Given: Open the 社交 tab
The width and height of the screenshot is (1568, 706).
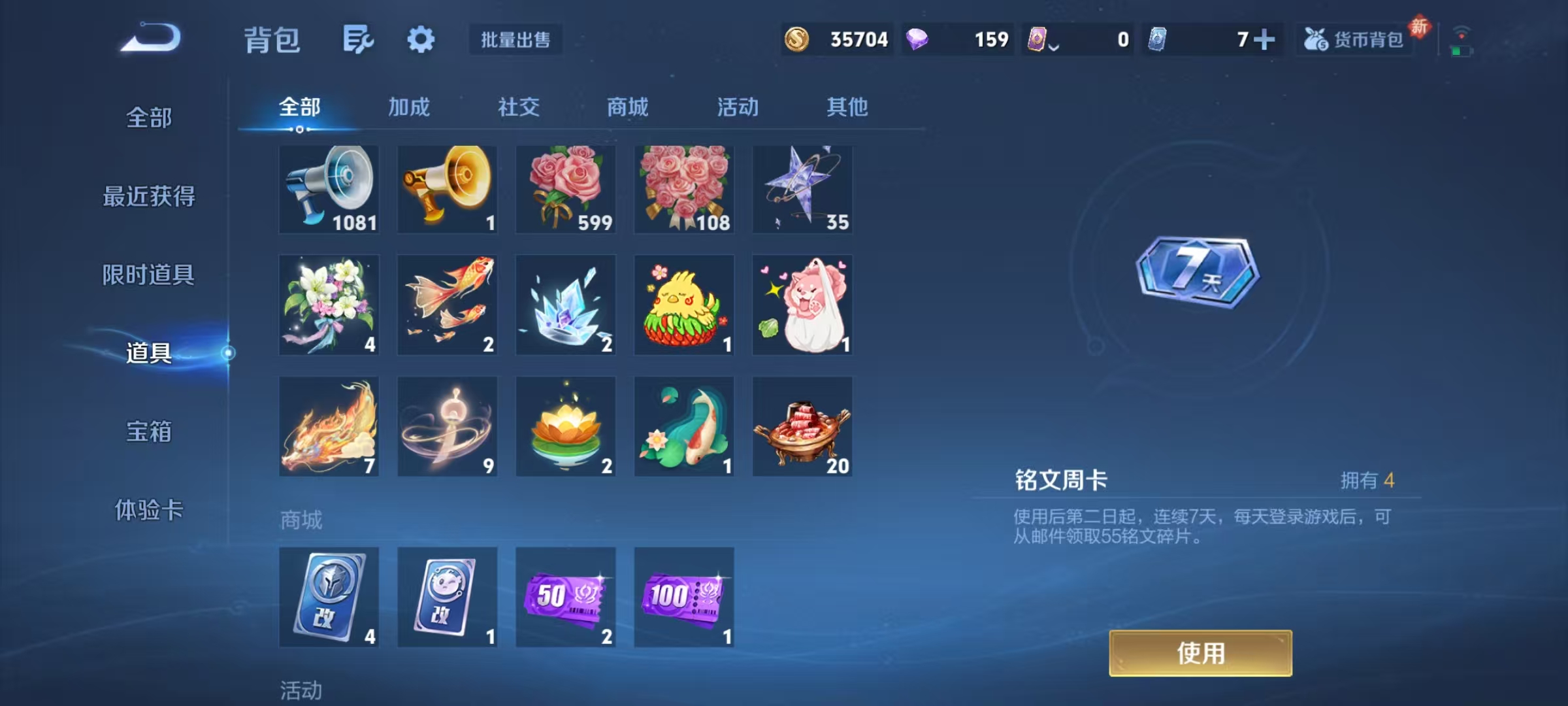Looking at the screenshot, I should pos(518,108).
